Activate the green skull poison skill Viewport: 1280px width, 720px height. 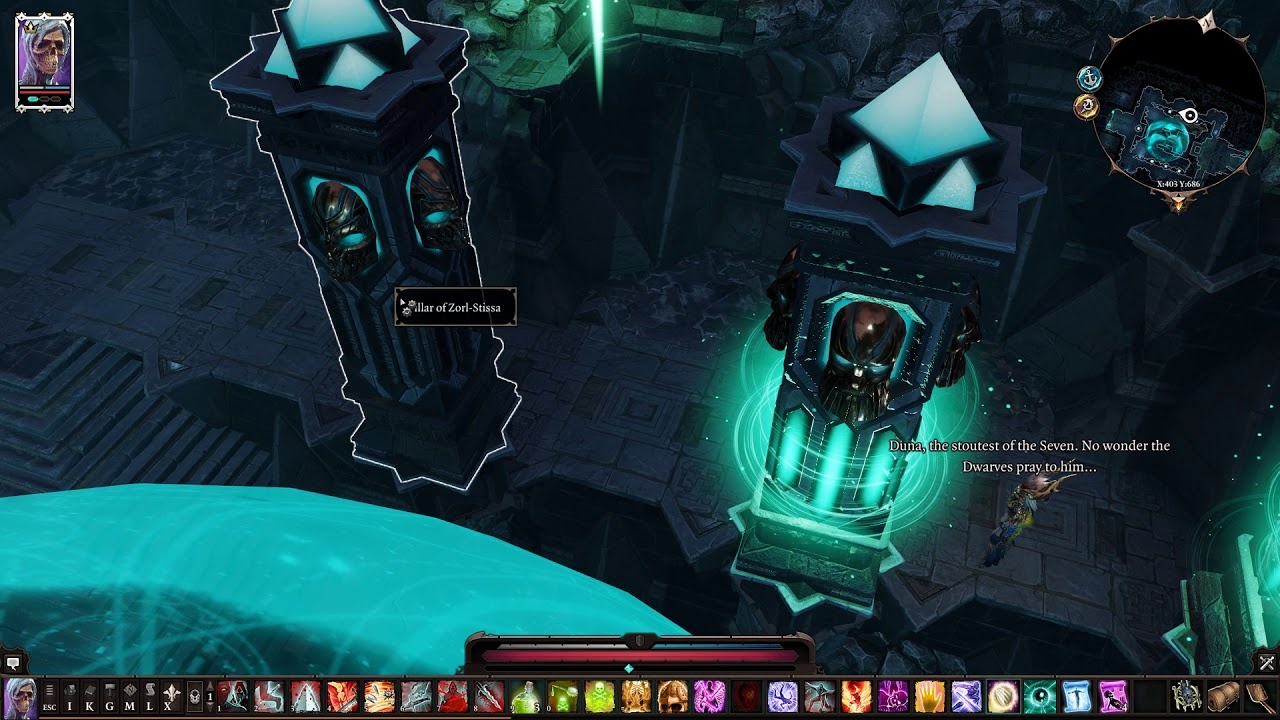pos(599,696)
